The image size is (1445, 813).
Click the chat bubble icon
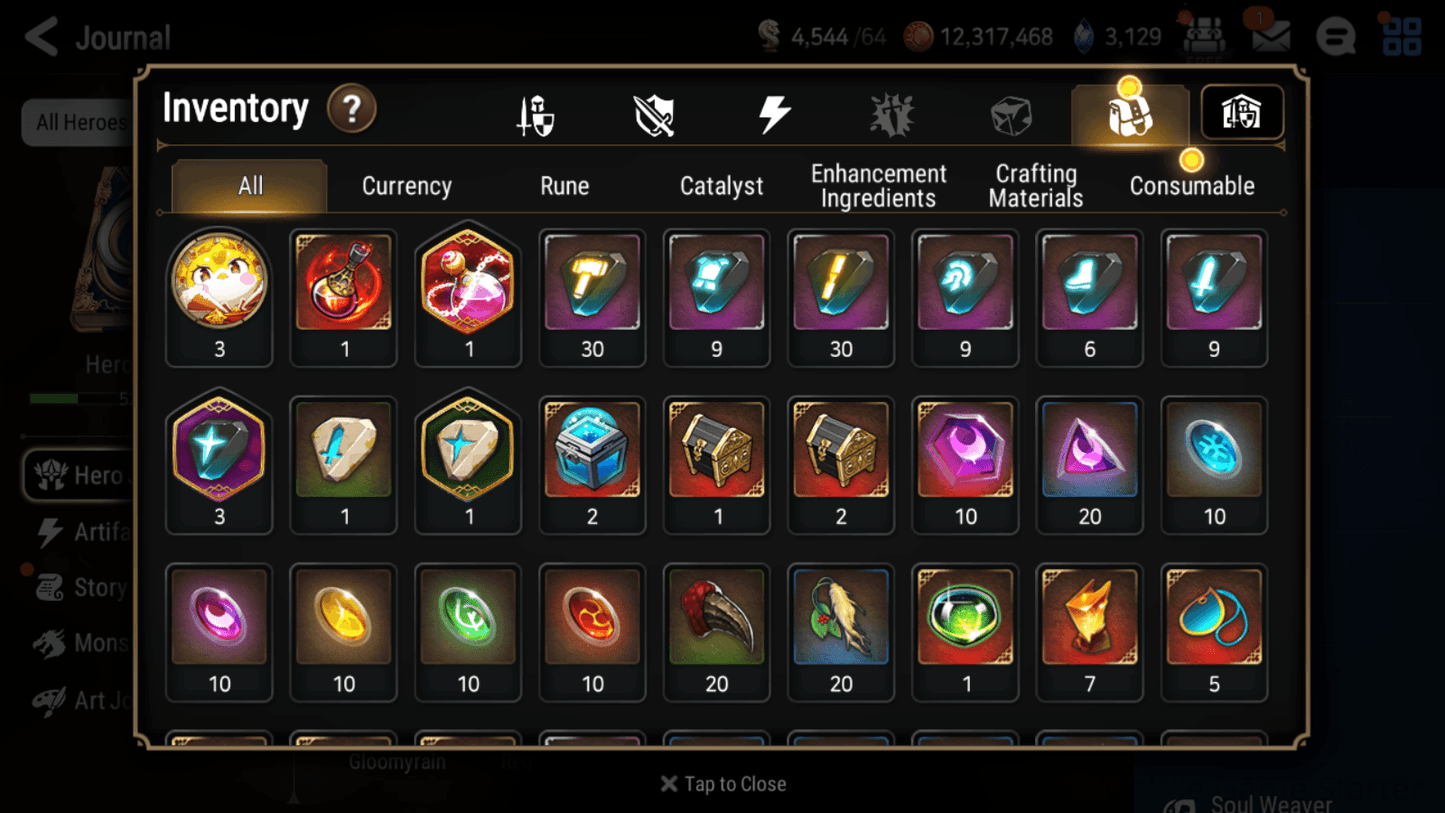(x=1337, y=36)
